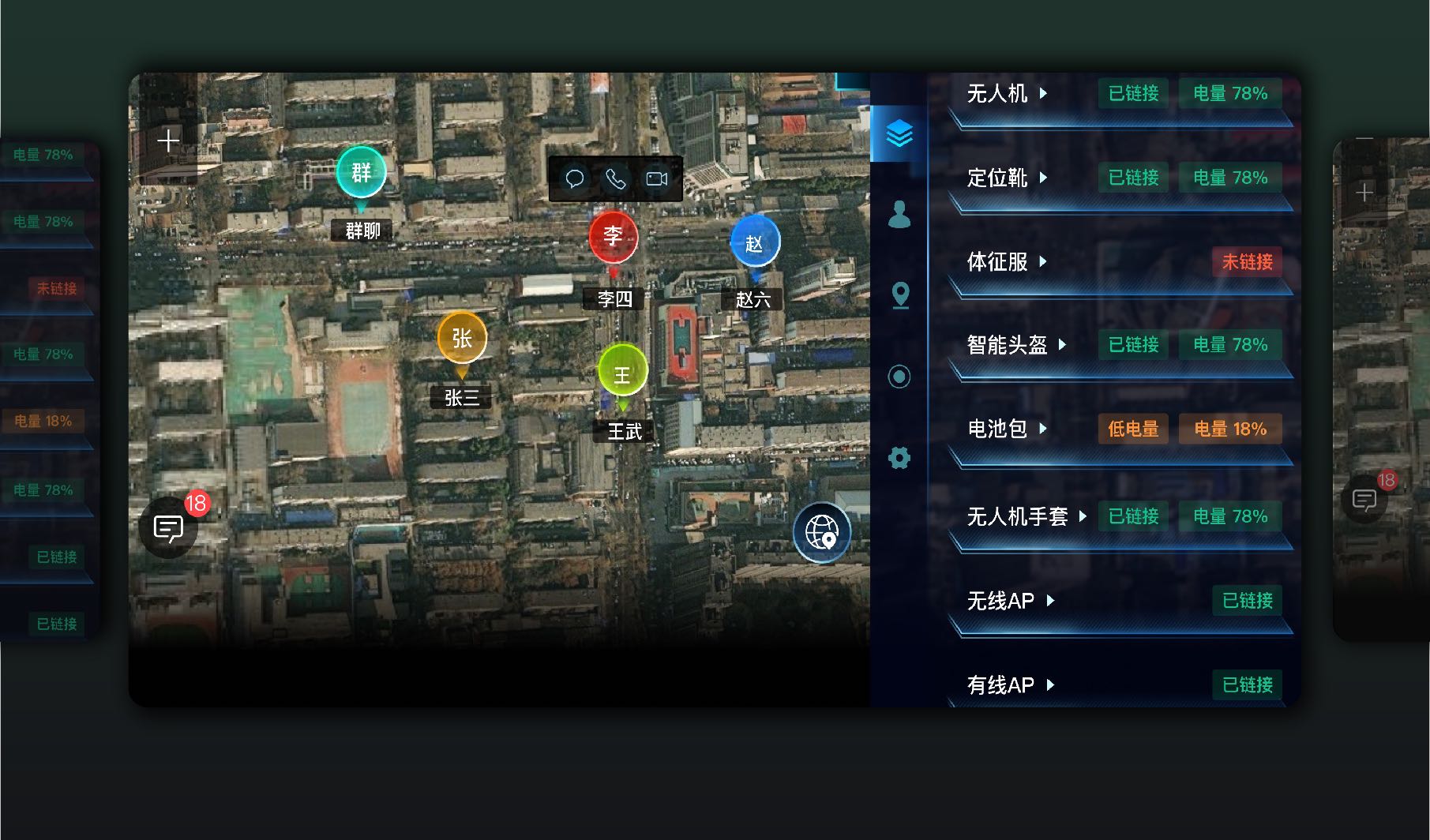Open the person profile sidebar tab
Viewport: 1430px width, 840px height.
click(x=899, y=214)
